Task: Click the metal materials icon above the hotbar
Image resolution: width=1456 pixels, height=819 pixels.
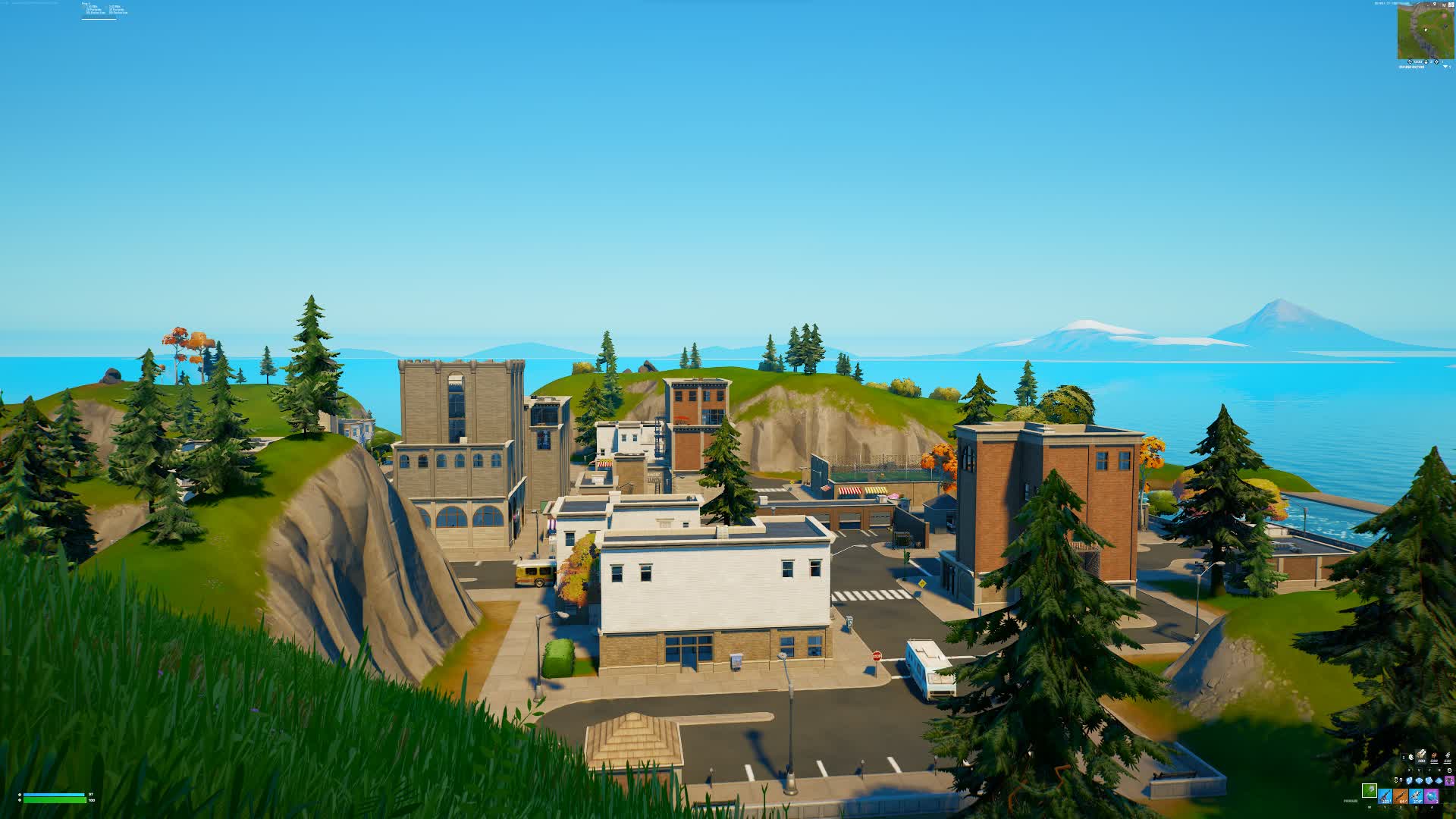Action: pyautogui.click(x=1448, y=756)
